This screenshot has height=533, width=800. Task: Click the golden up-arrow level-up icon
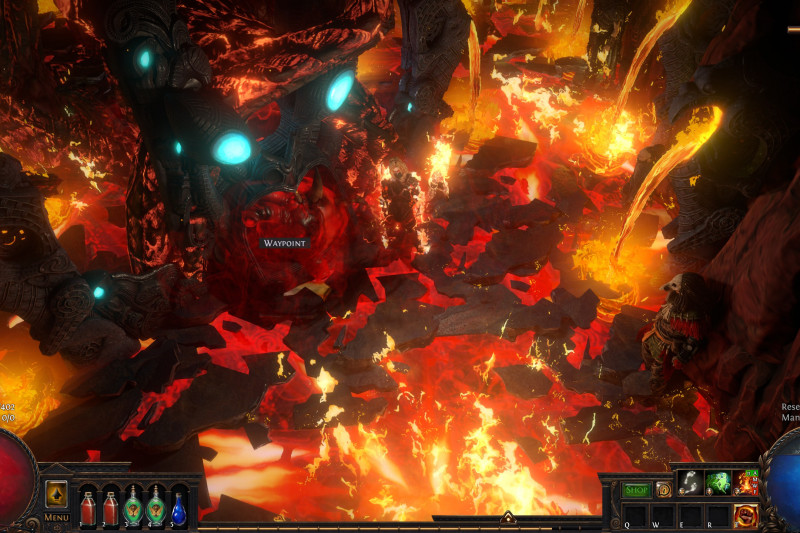57,495
